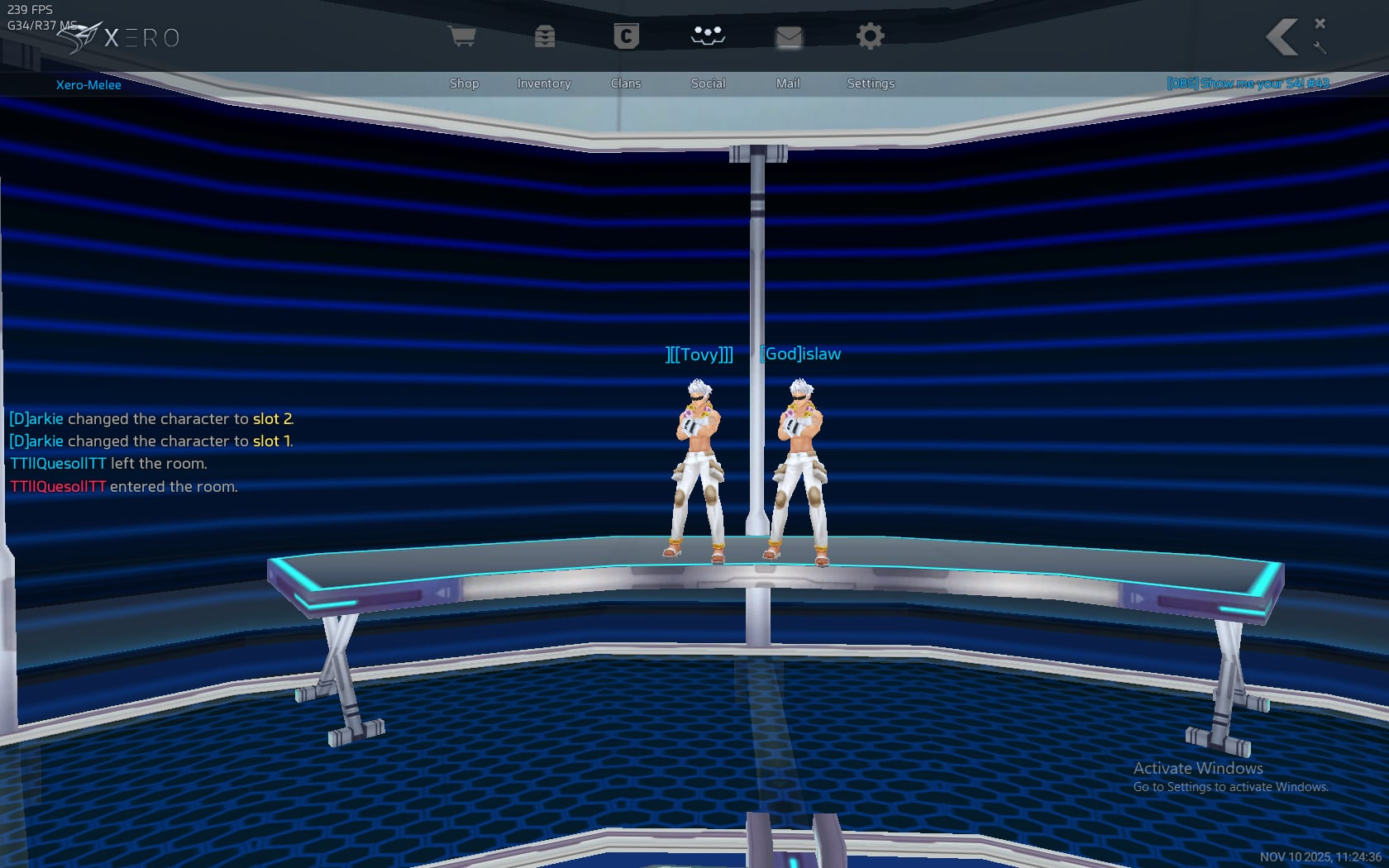Close the game with the X button
This screenshot has width=1389, height=868.
pyautogui.click(x=1320, y=23)
